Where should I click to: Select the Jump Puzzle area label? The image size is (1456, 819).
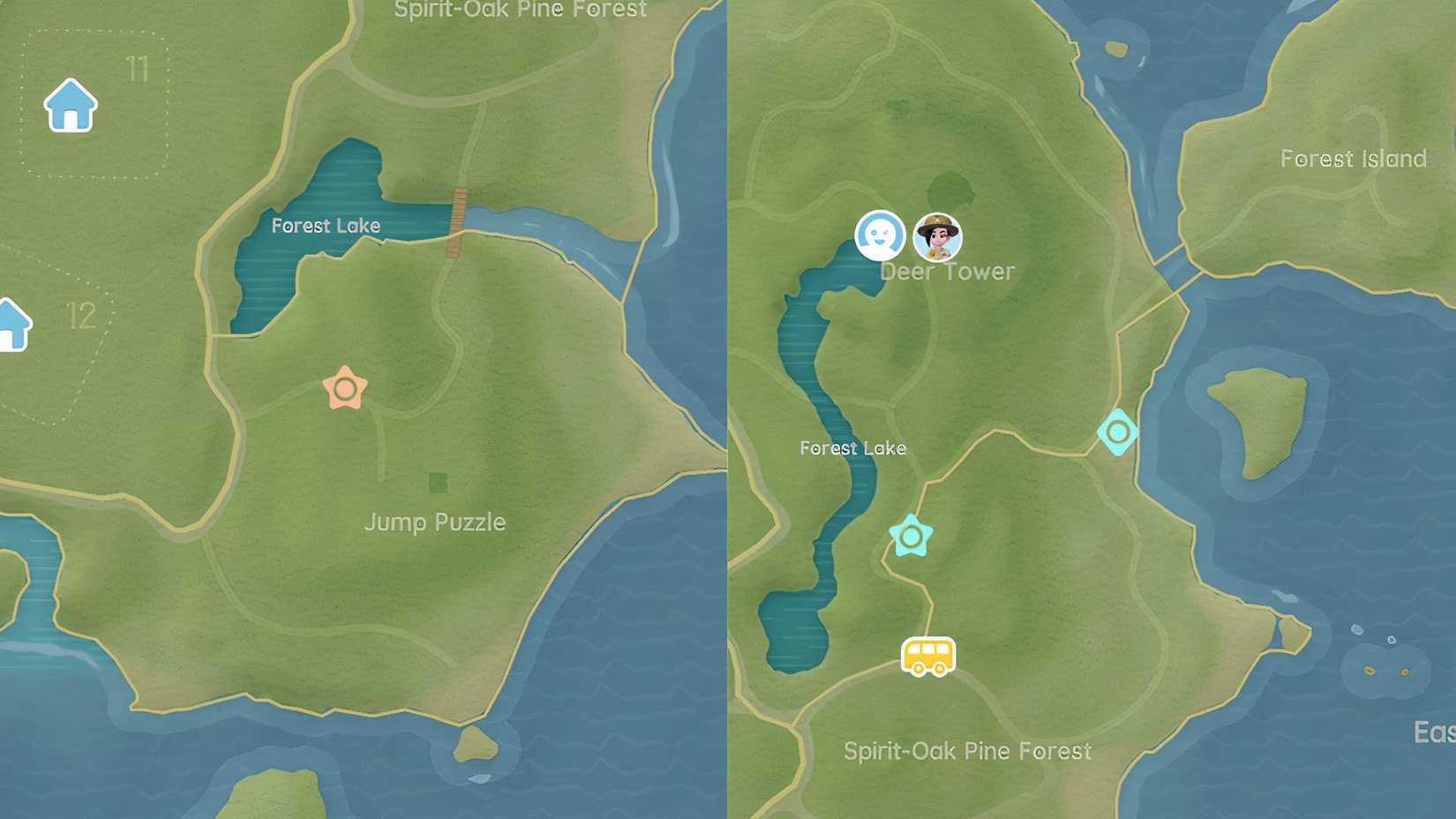coord(436,522)
